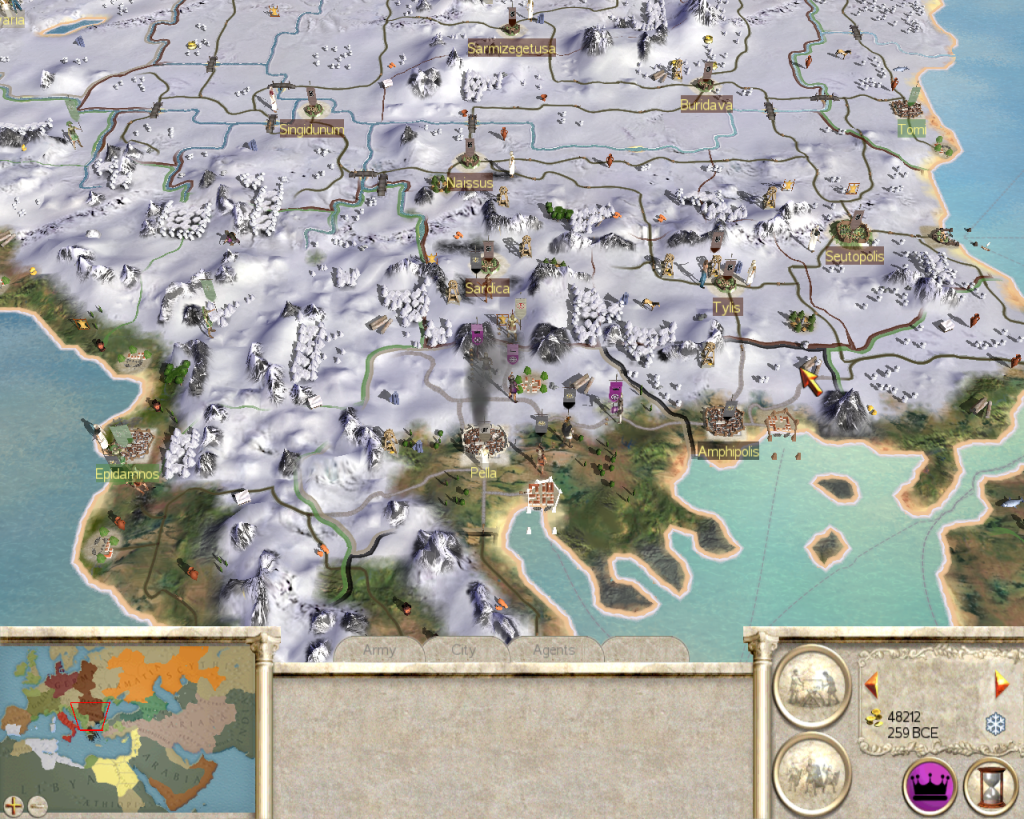This screenshot has width=1024, height=819.
Task: Zoom in the minimap with plus button
Action: point(13,803)
